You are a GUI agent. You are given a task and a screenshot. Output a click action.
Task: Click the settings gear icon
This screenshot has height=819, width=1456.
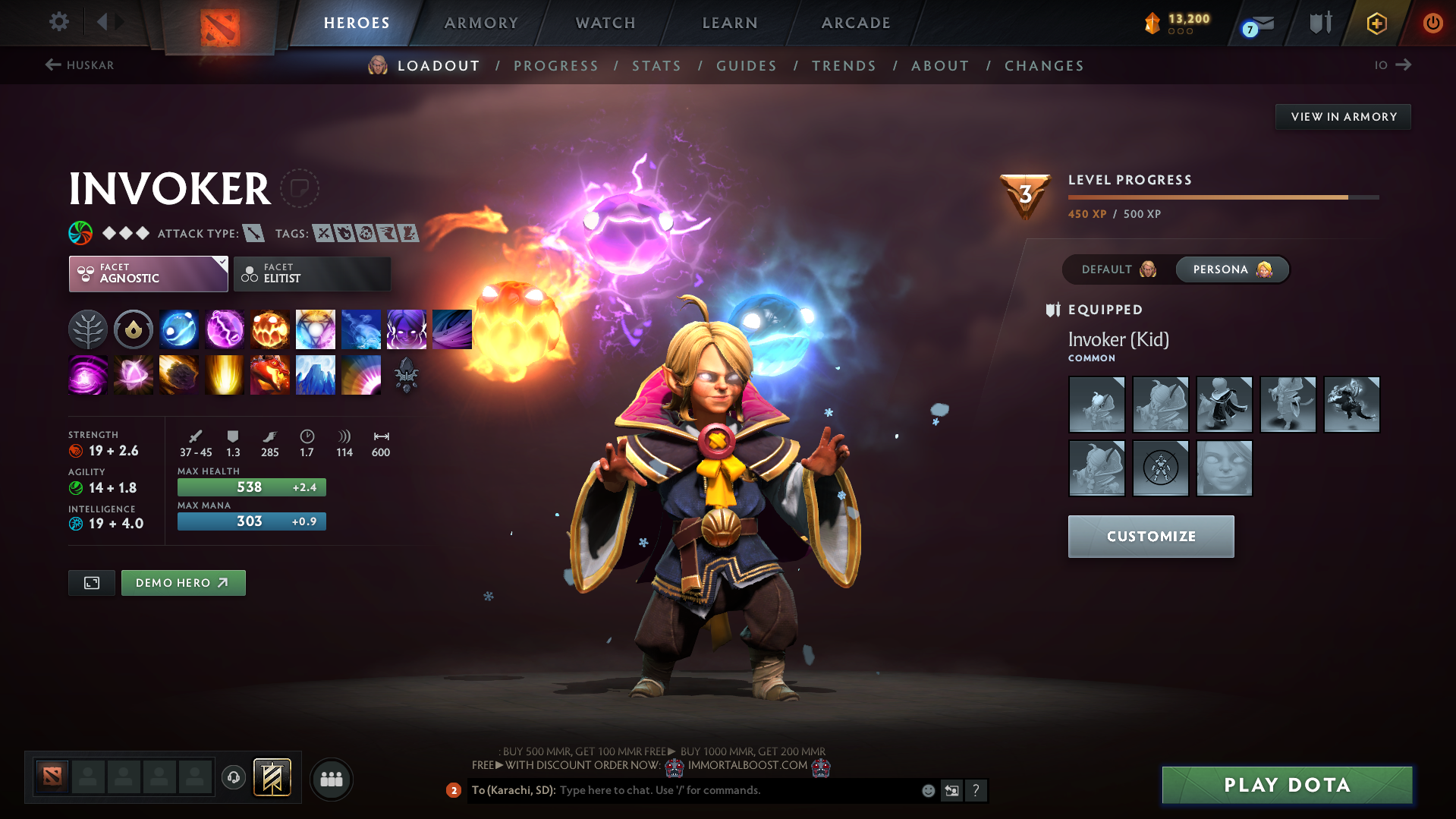click(58, 22)
